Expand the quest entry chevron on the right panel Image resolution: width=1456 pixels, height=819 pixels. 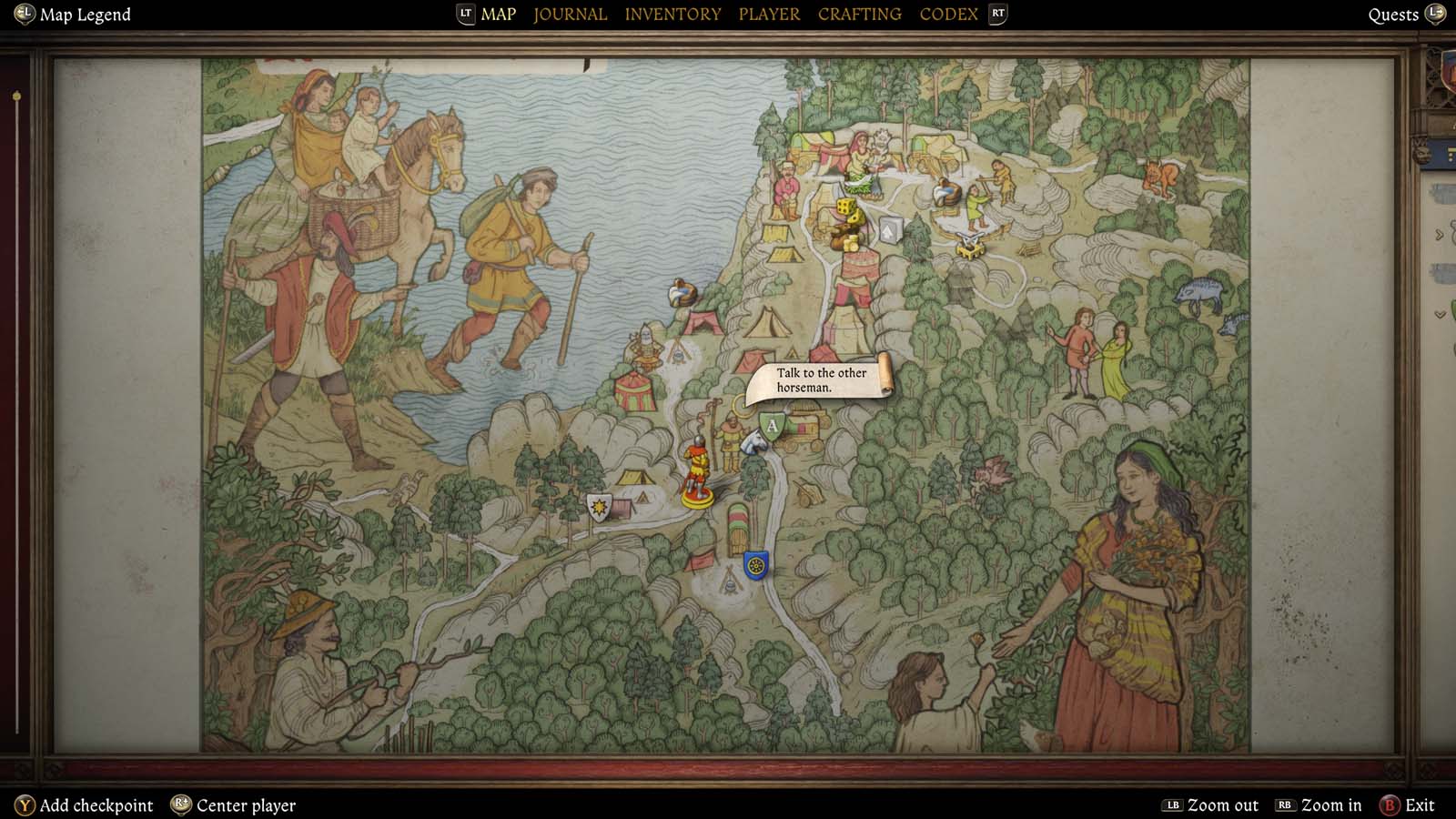click(1438, 235)
